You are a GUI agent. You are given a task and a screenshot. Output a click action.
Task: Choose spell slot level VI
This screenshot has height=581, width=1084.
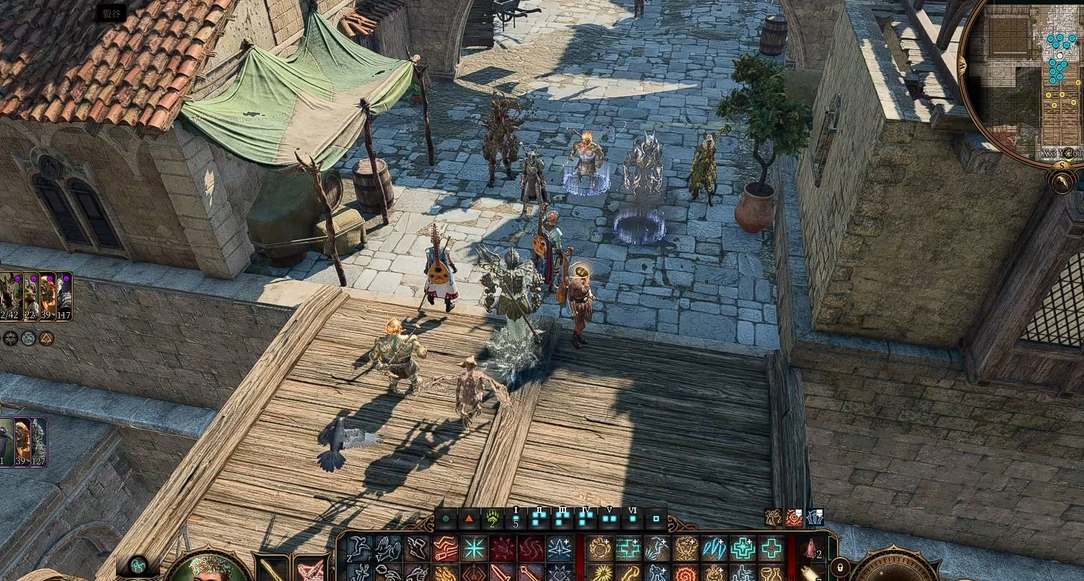coord(633,518)
